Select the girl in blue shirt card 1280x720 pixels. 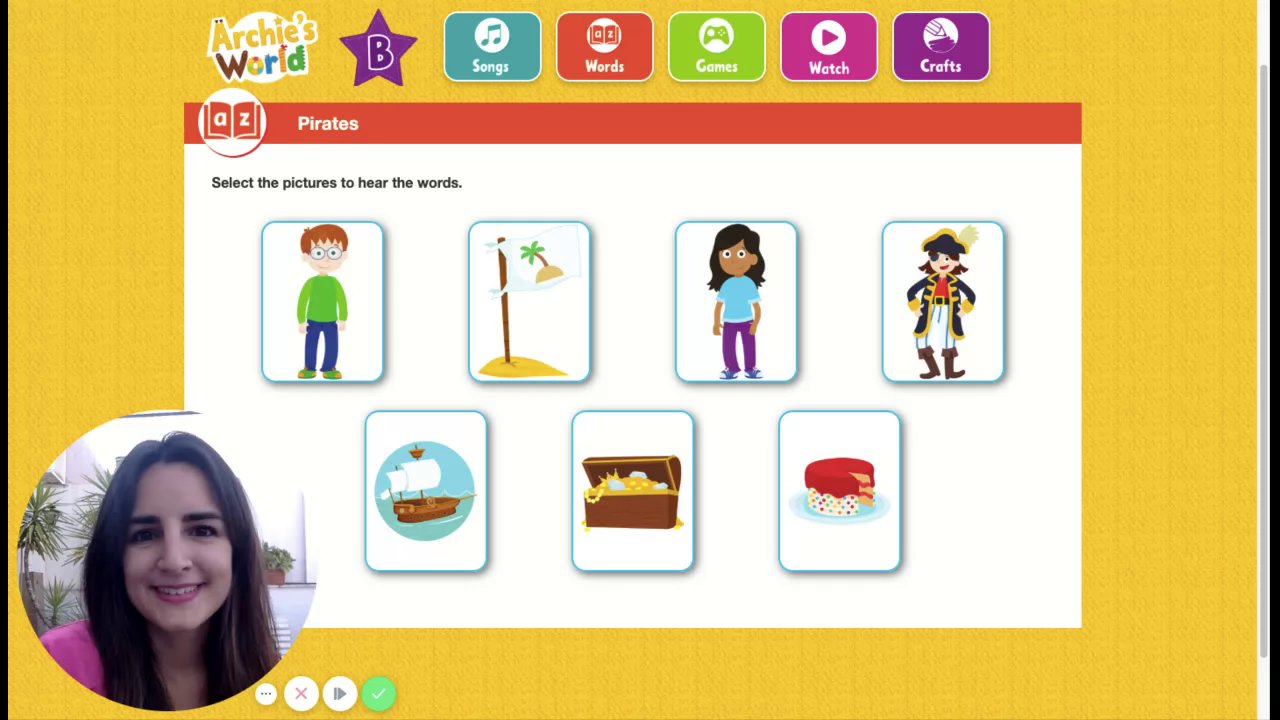(x=736, y=302)
